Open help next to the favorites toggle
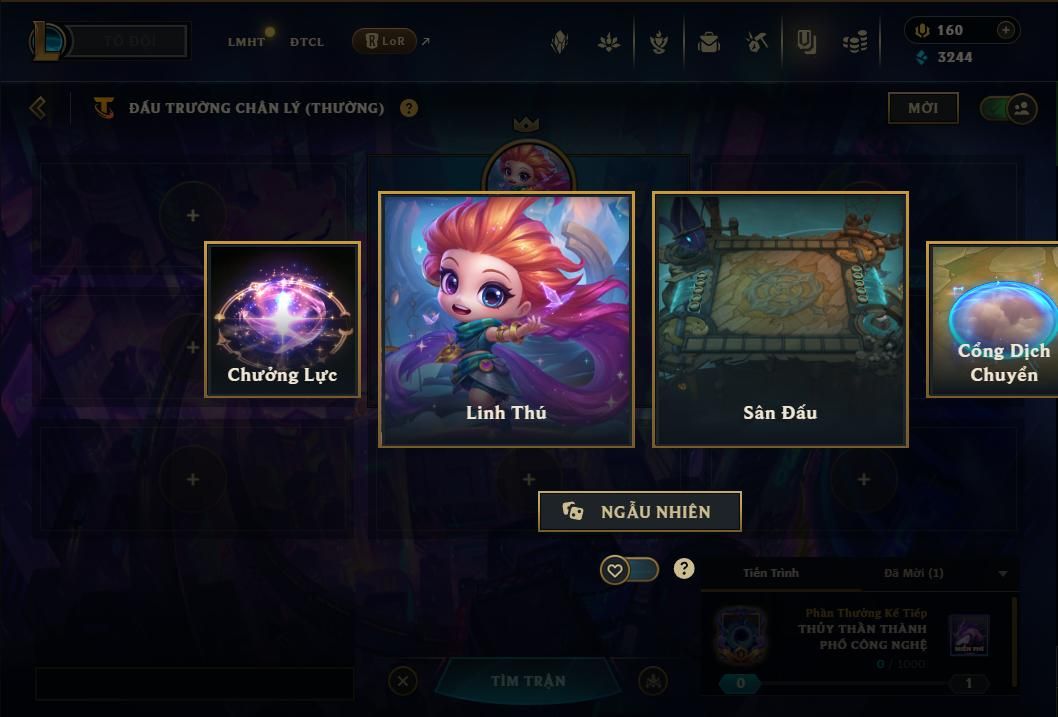Image resolution: width=1058 pixels, height=717 pixels. tap(684, 569)
